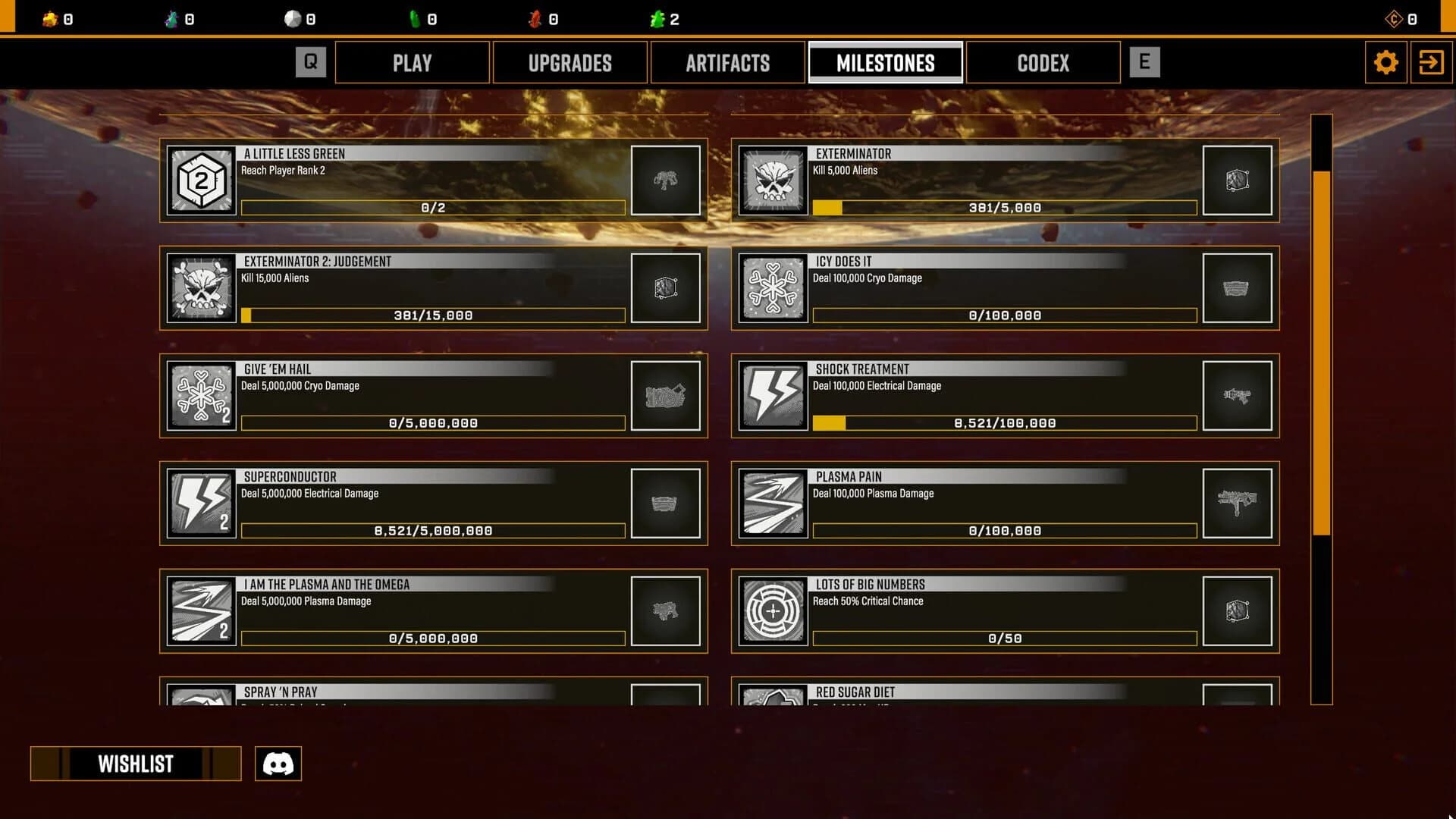1456x819 pixels.
Task: Click the weapon reward icon on Shock Treatment
Action: click(1238, 396)
